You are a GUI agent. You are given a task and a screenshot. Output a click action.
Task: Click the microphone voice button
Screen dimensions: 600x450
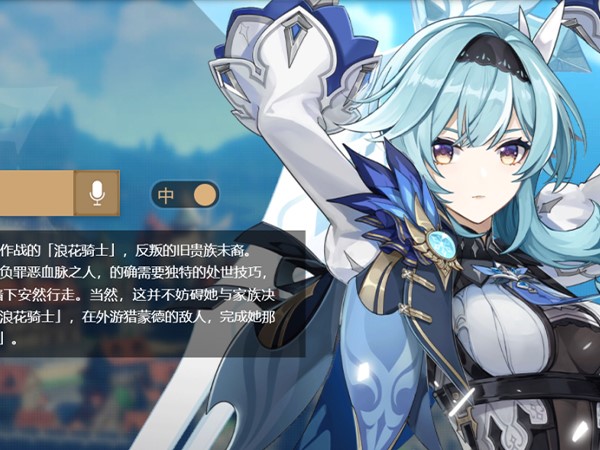coord(97,193)
